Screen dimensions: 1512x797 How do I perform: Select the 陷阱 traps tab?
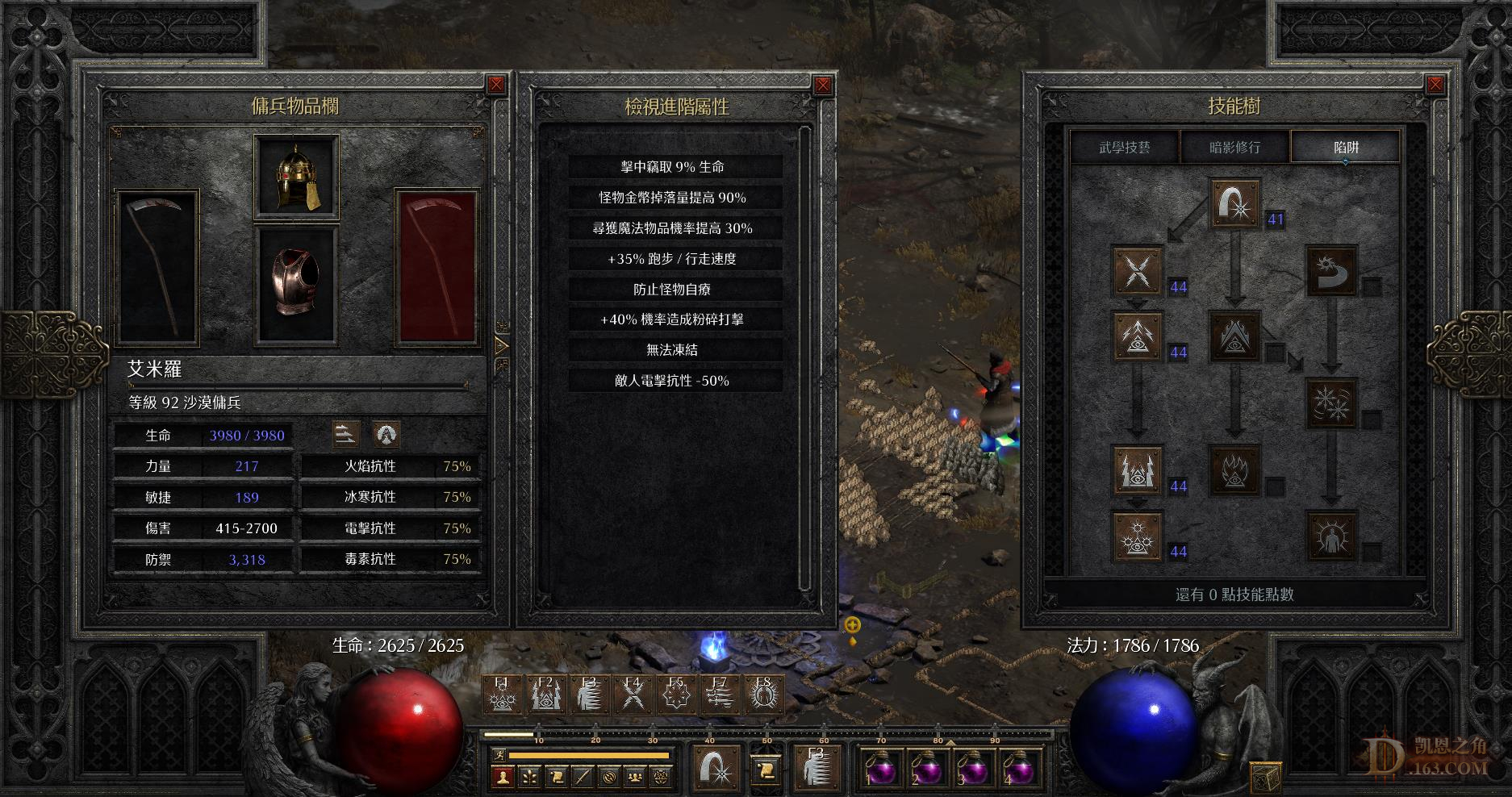(1346, 148)
